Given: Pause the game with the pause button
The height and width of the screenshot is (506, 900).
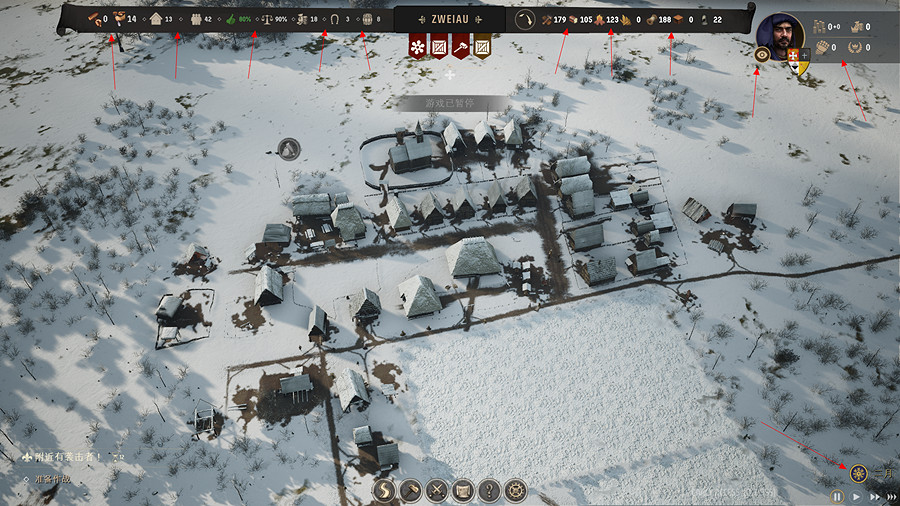Looking at the screenshot, I should pyautogui.click(x=837, y=496).
